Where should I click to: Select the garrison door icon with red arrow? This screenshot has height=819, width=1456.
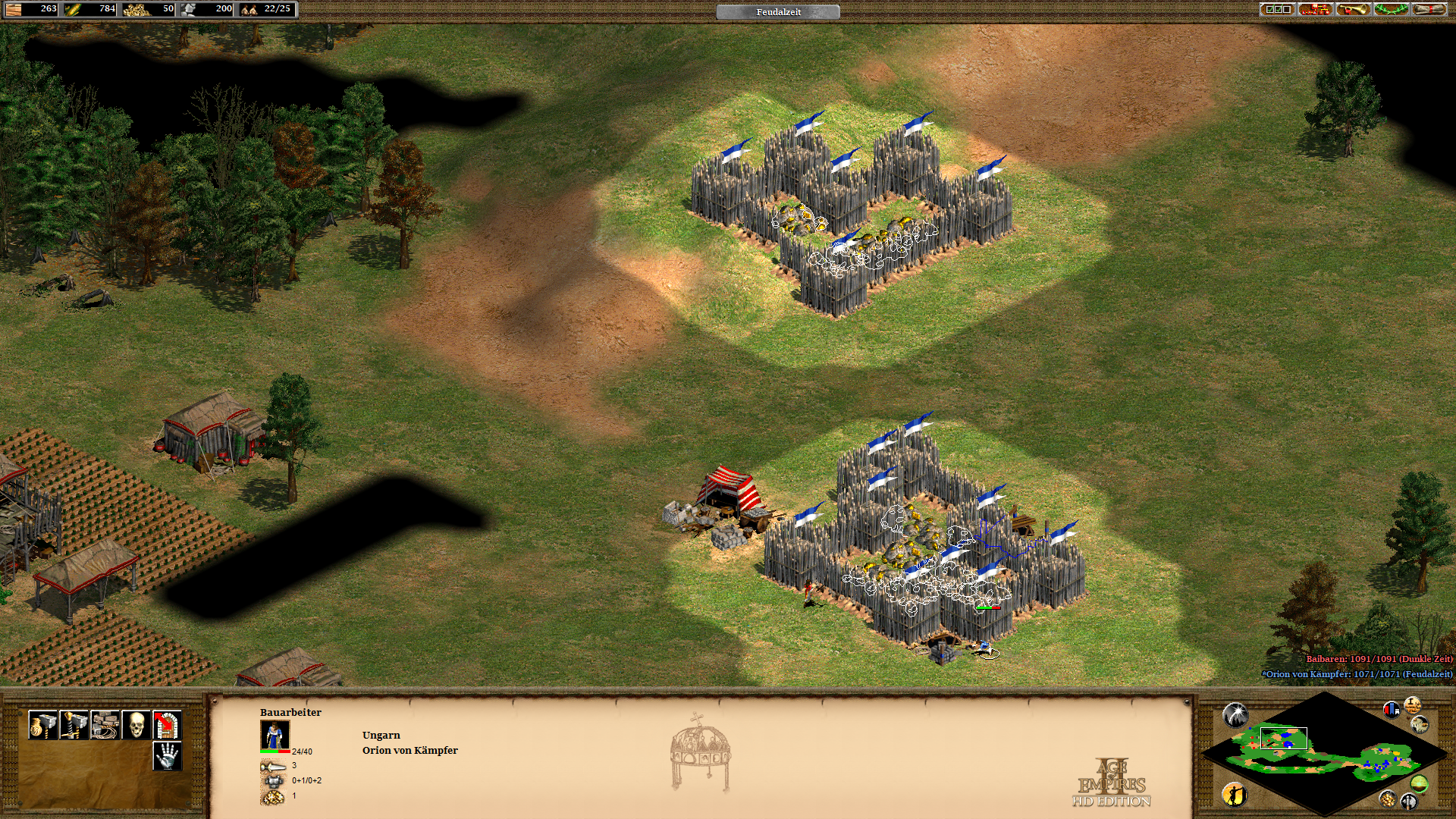168,725
